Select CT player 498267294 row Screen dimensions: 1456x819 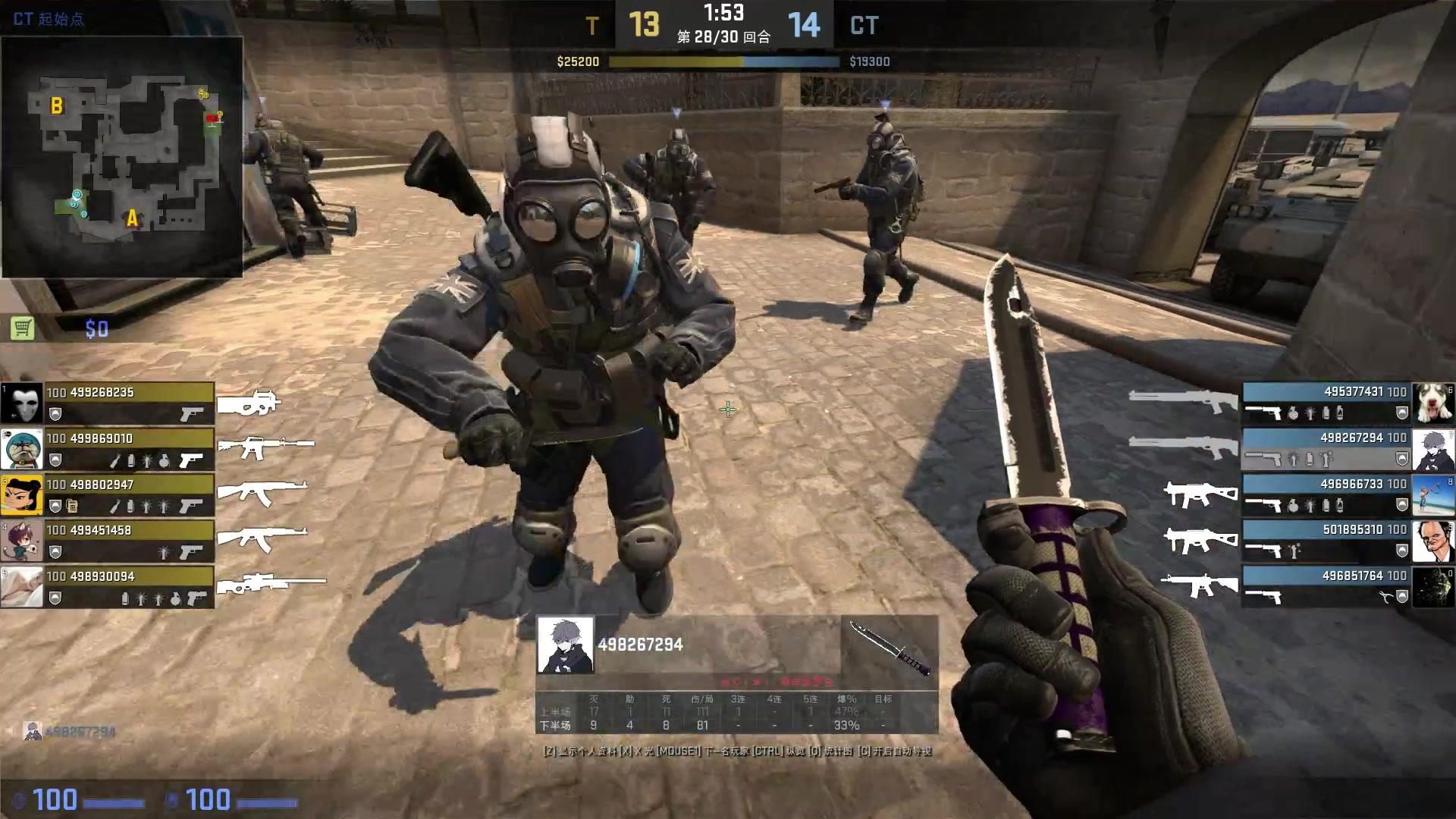(x=1326, y=449)
